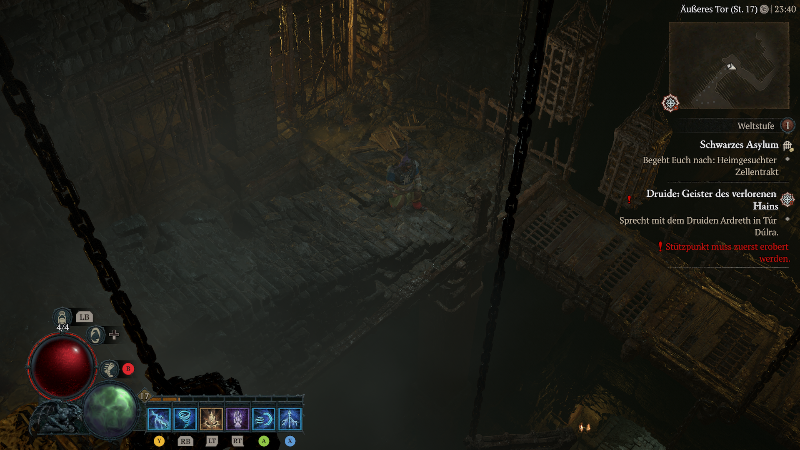Image resolution: width=800 pixels, height=450 pixels.
Task: Use the tornado whirlwind skill
Action: coord(185,419)
